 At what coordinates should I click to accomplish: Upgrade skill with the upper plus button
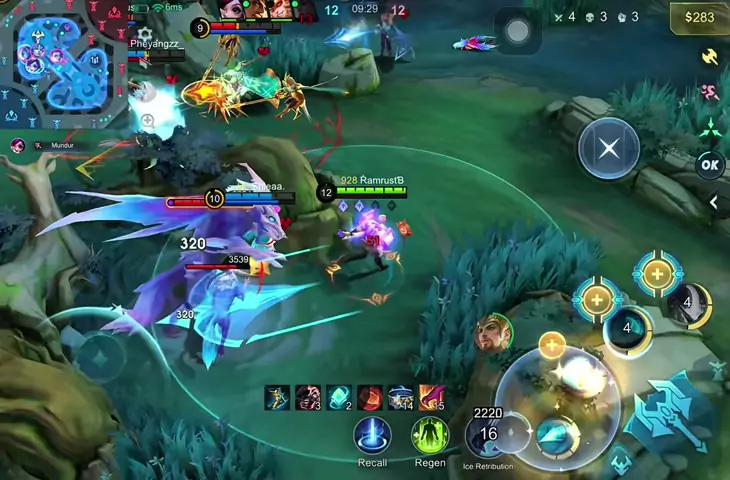[657, 274]
